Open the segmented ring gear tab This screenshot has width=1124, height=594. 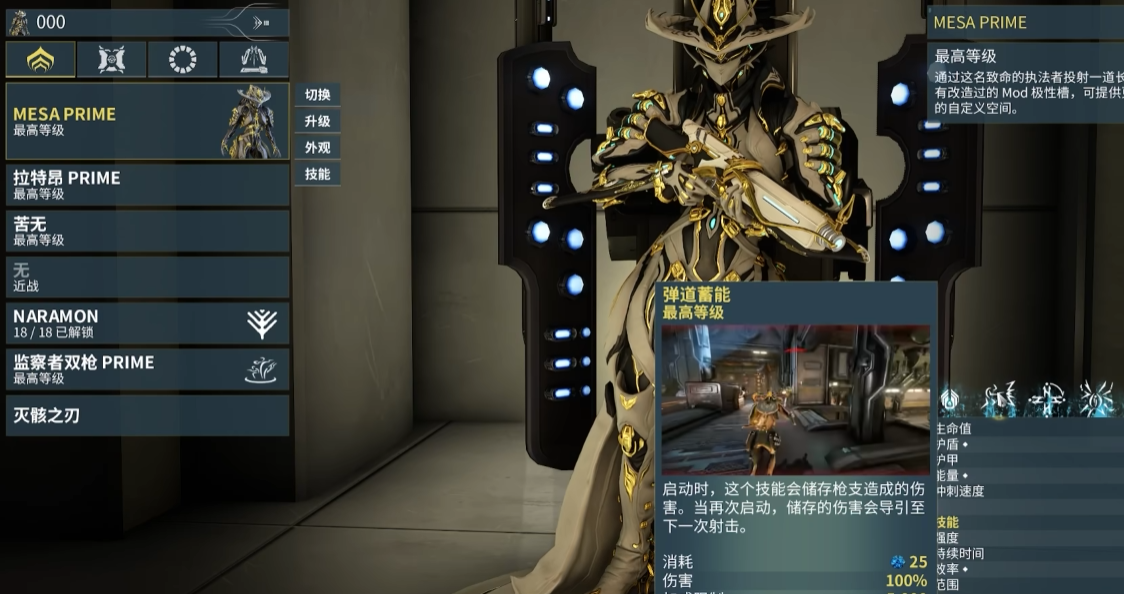tap(183, 60)
